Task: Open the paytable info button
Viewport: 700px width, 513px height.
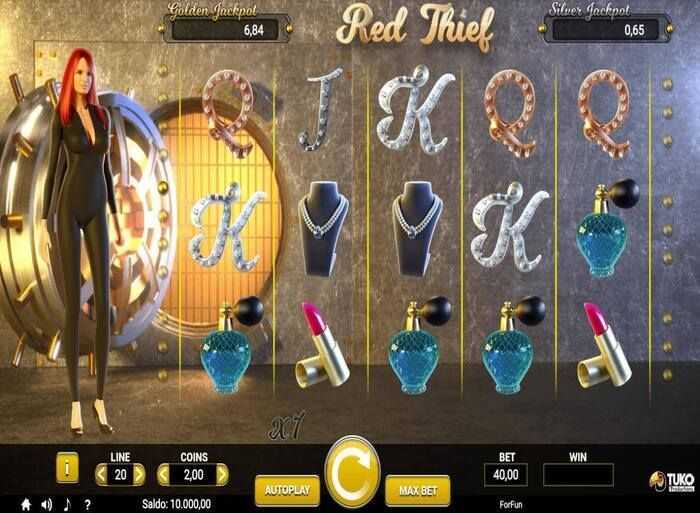Action: click(x=67, y=467)
